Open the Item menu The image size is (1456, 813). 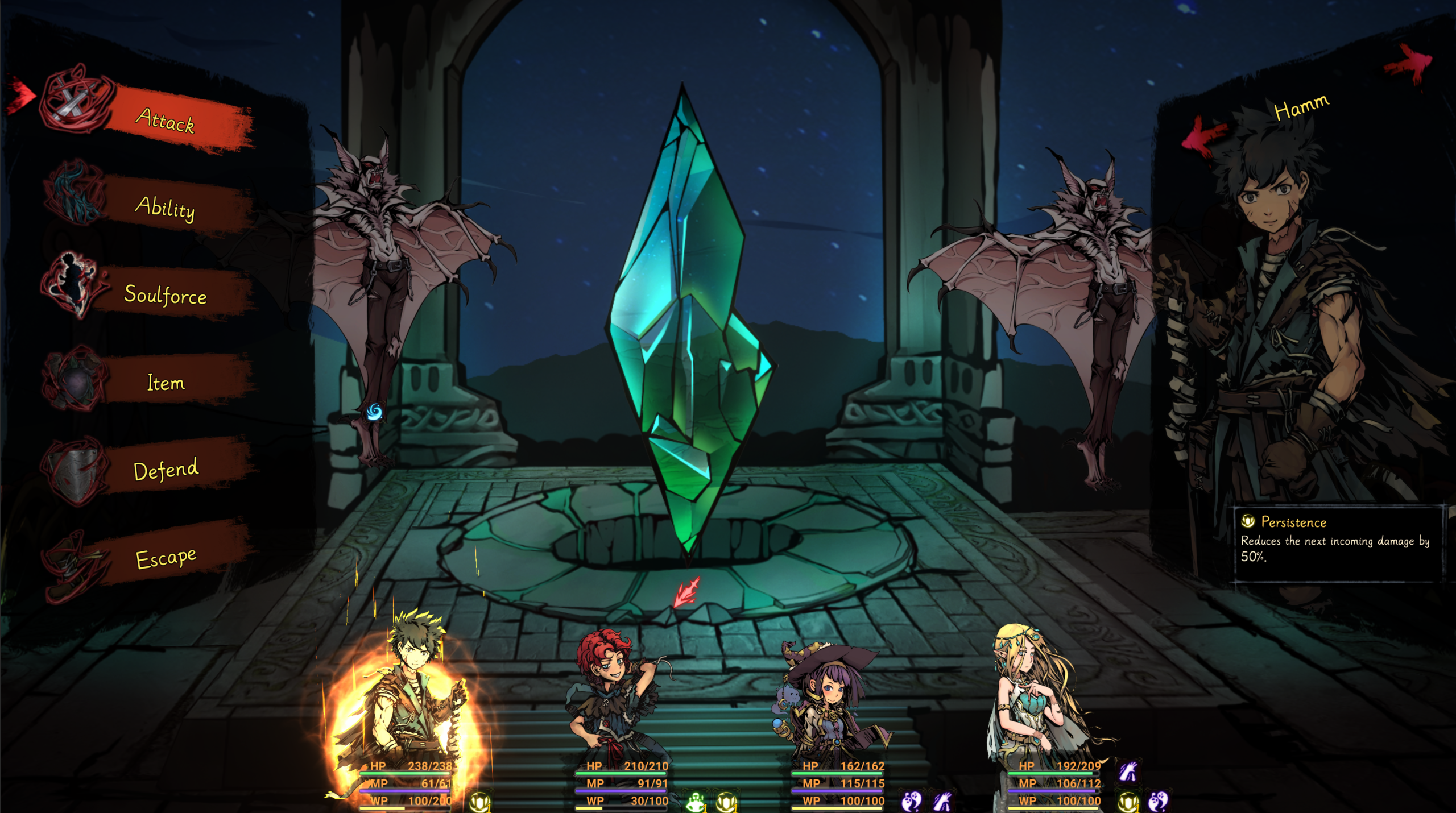click(x=166, y=383)
